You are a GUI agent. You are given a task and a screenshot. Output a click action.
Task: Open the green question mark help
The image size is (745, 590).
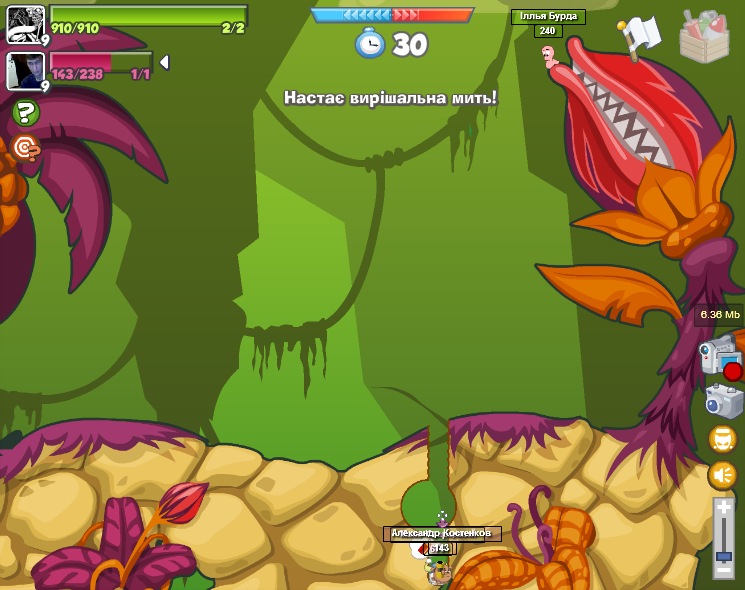pos(25,113)
